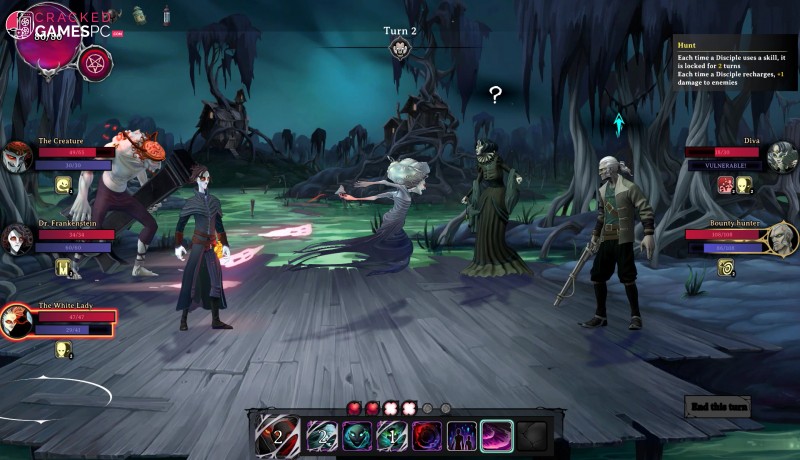Use the red potion bottle item
The width and height of the screenshot is (800, 460).
point(166,14)
